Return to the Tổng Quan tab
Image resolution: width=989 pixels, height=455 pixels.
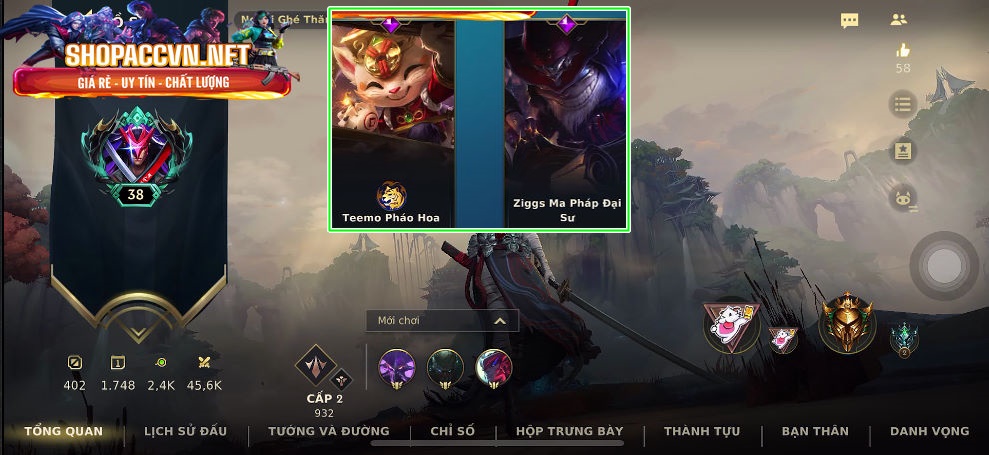[x=64, y=431]
